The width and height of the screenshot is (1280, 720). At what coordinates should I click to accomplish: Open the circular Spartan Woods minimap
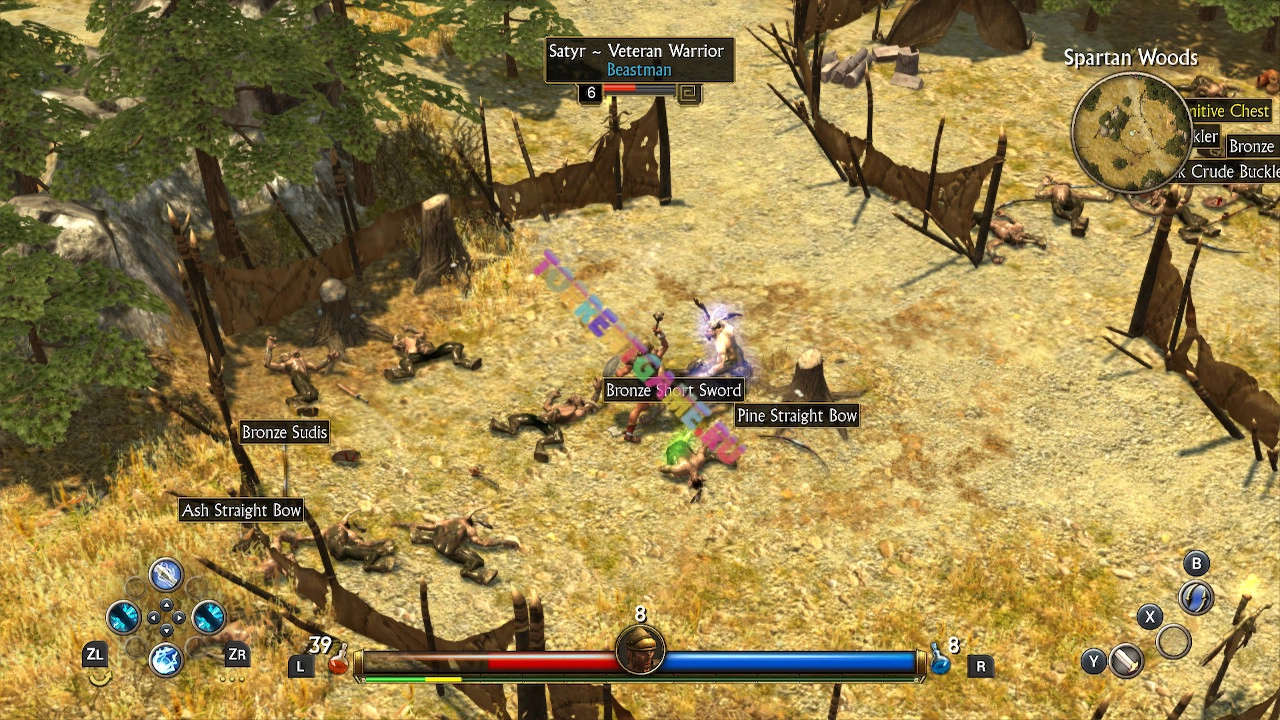click(x=1131, y=132)
